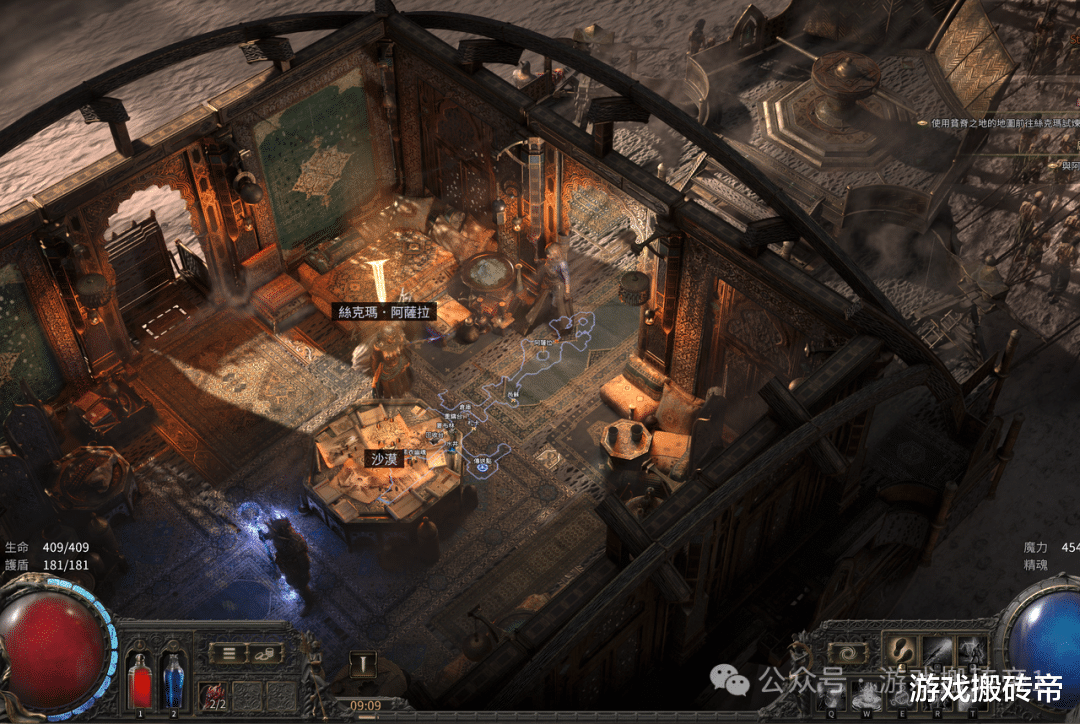Select the red charm slot showing 2/2

click(214, 694)
